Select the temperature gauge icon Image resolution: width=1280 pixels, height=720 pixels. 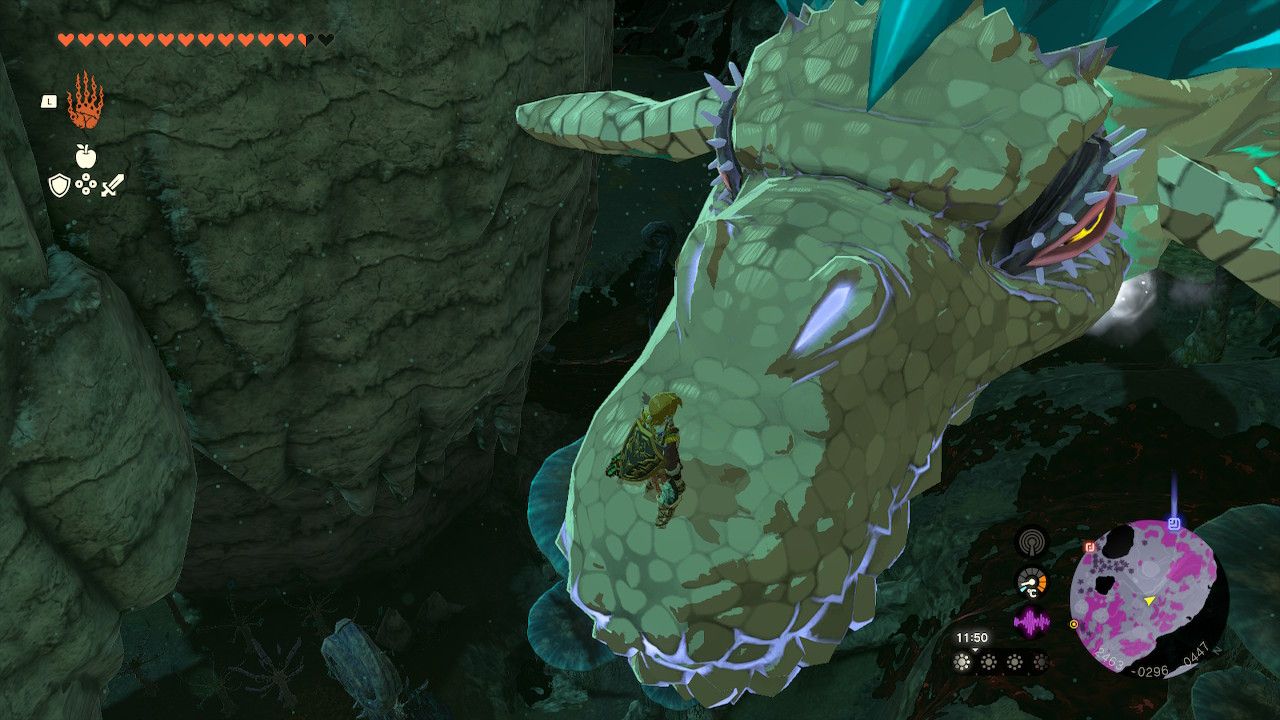pos(1031,582)
